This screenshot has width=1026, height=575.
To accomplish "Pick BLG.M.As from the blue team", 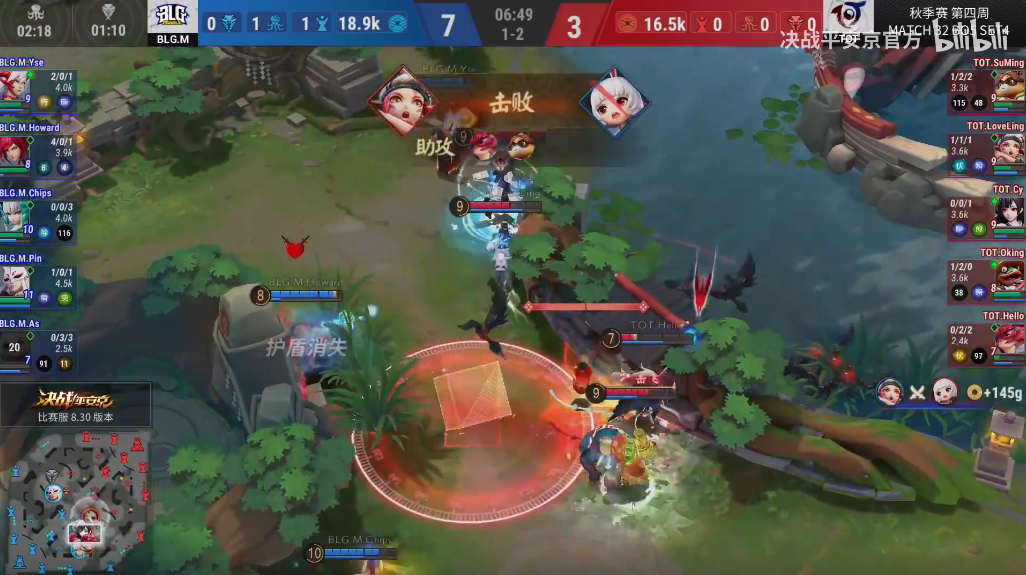I will click(x=13, y=345).
